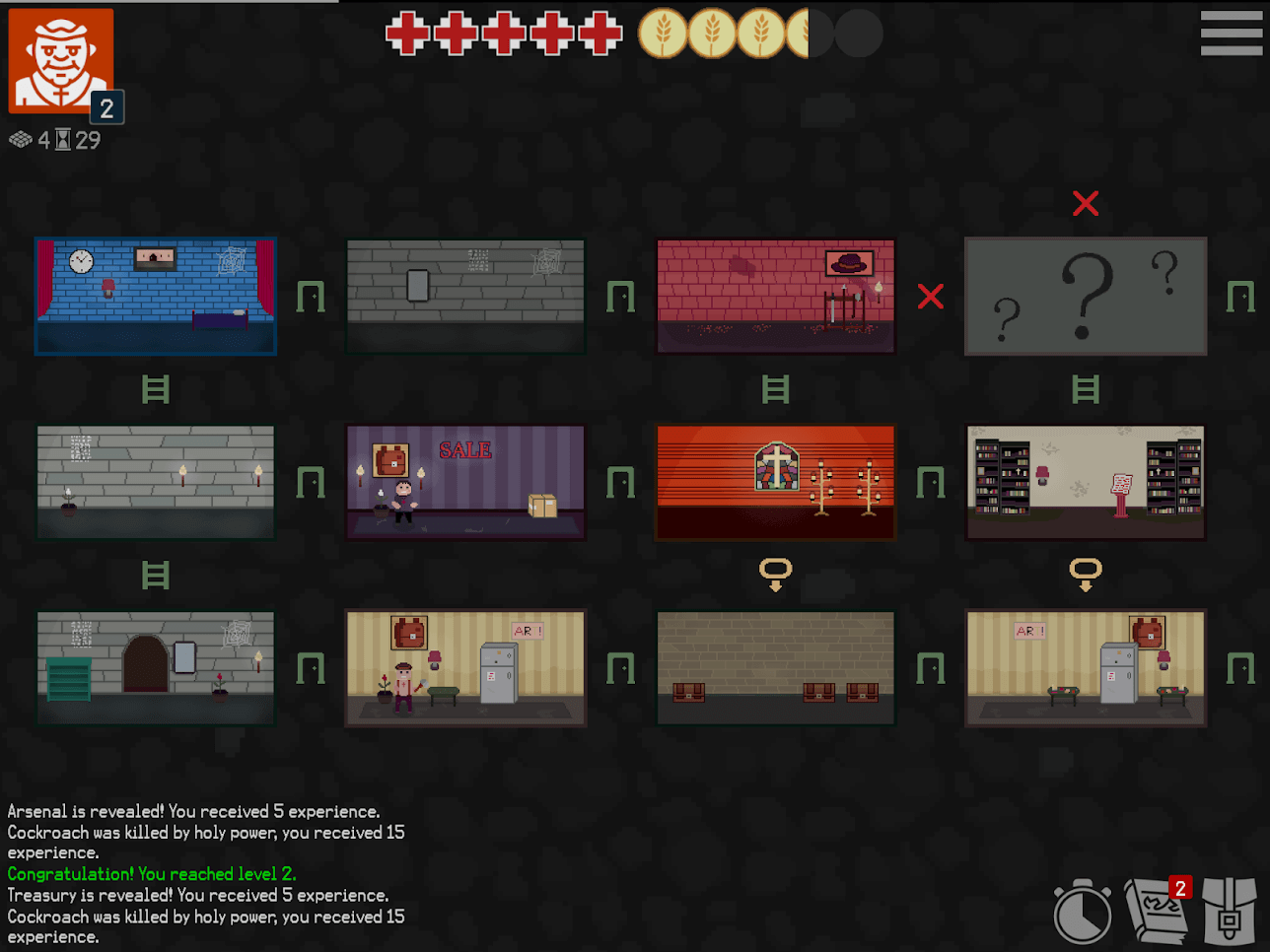Screen dimensions: 1270x952
Task: Select the unknown room with question marks
Action: [1086, 296]
